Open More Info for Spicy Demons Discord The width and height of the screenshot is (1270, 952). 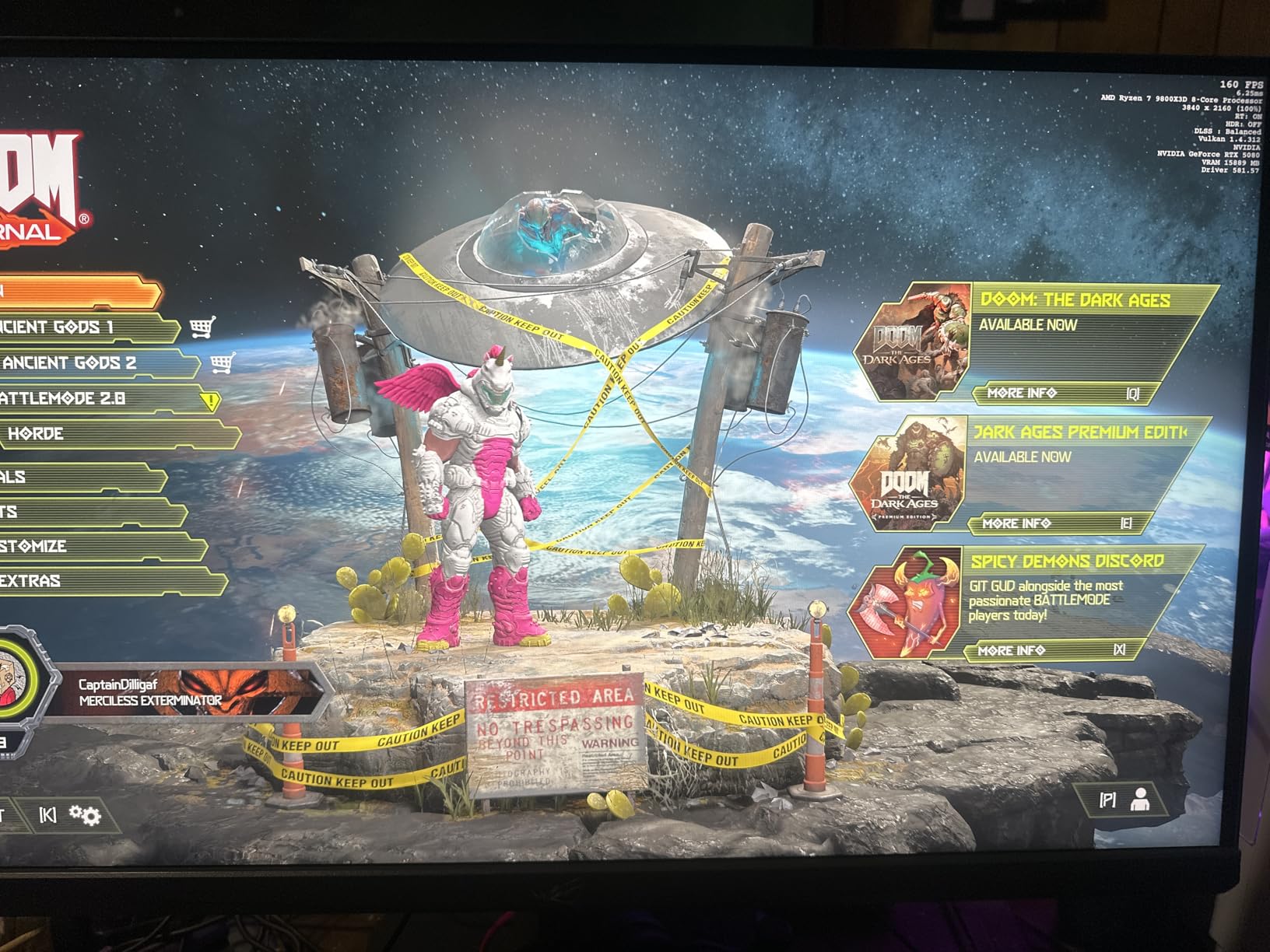point(1012,650)
